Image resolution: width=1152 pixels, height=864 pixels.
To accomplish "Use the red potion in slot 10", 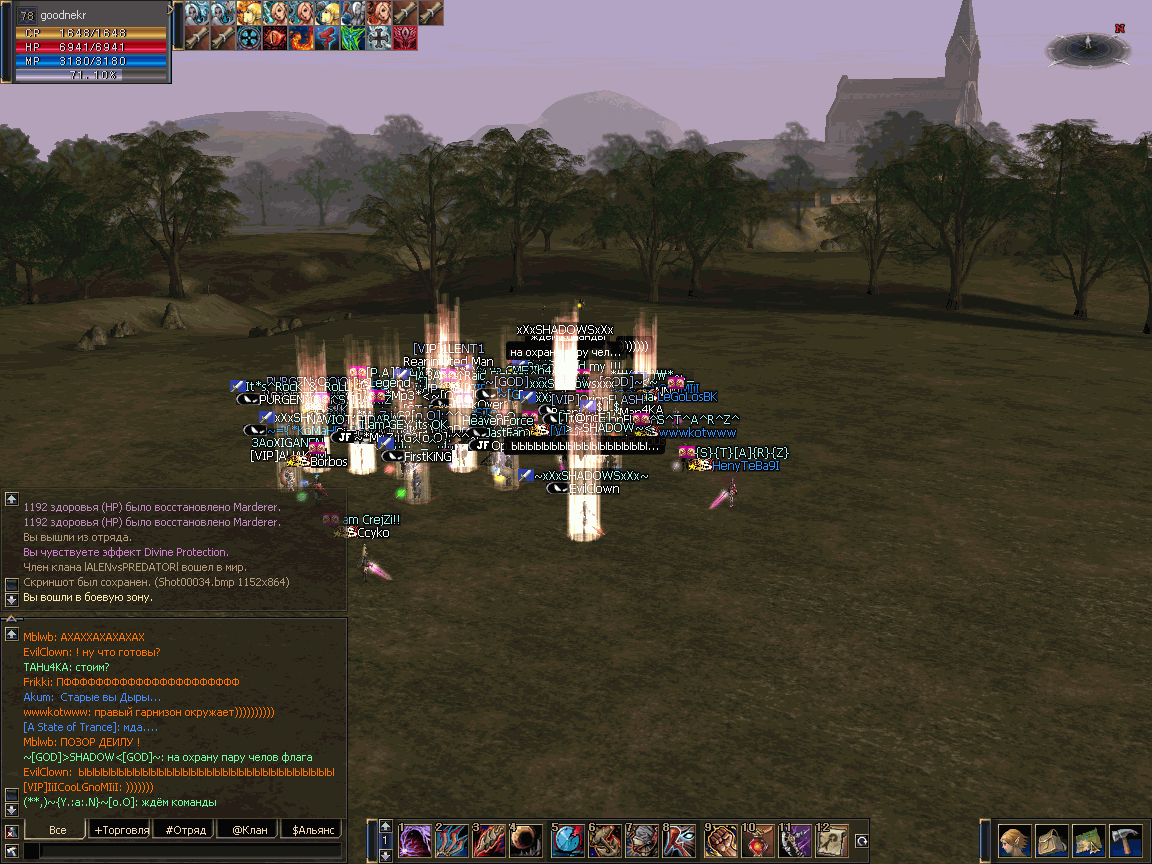I will tap(758, 839).
